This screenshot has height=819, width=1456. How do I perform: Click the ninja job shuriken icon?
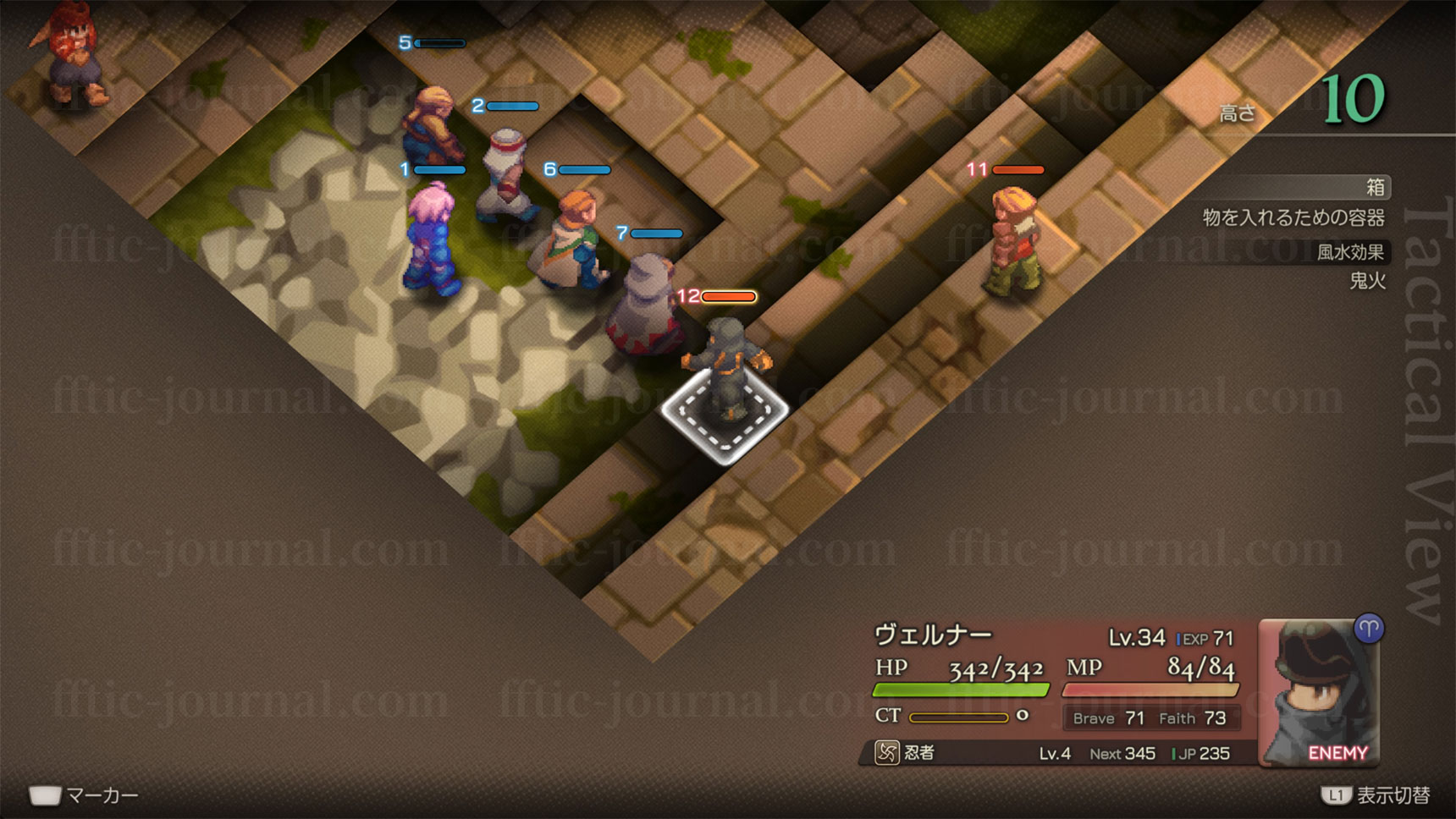tap(886, 752)
